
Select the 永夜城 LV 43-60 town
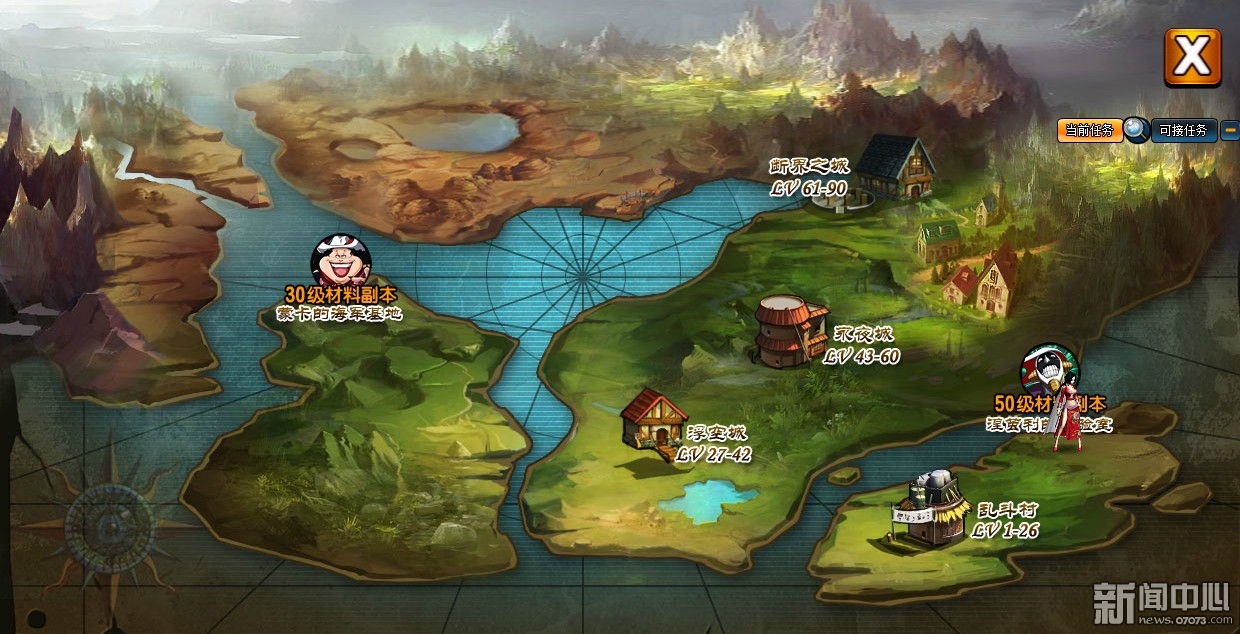pos(790,331)
